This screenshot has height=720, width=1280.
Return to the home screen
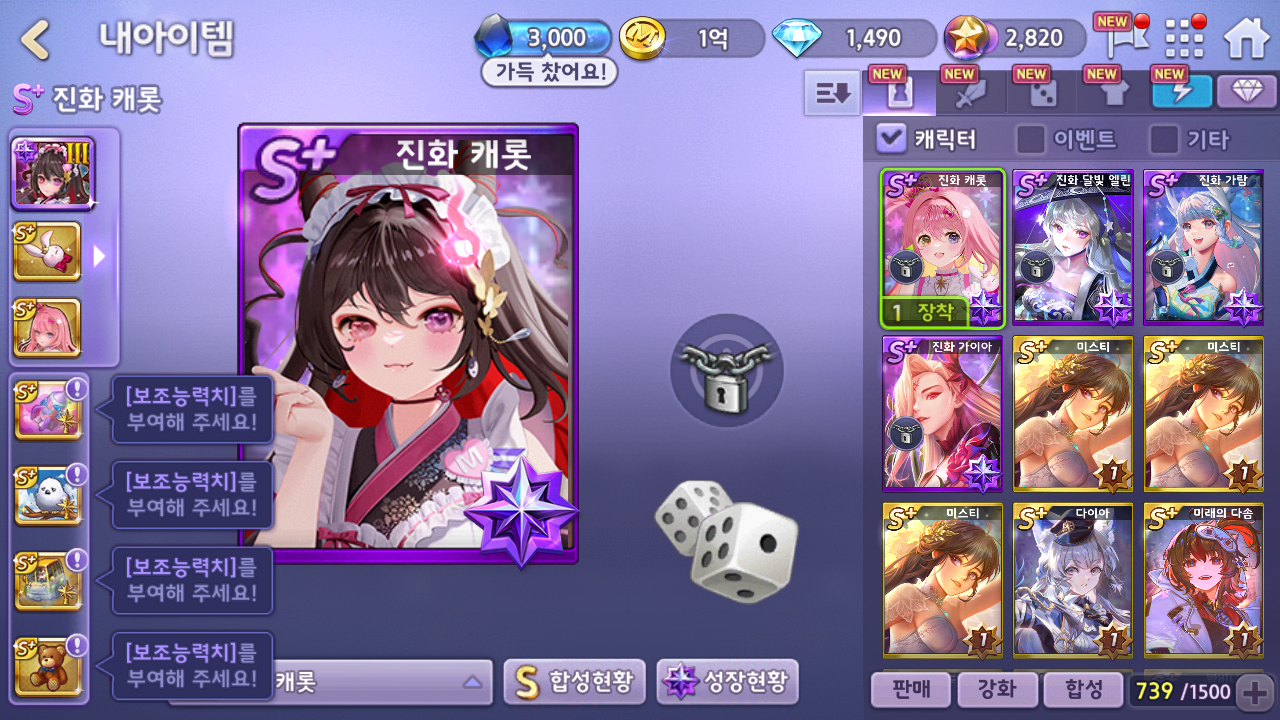coord(1246,38)
